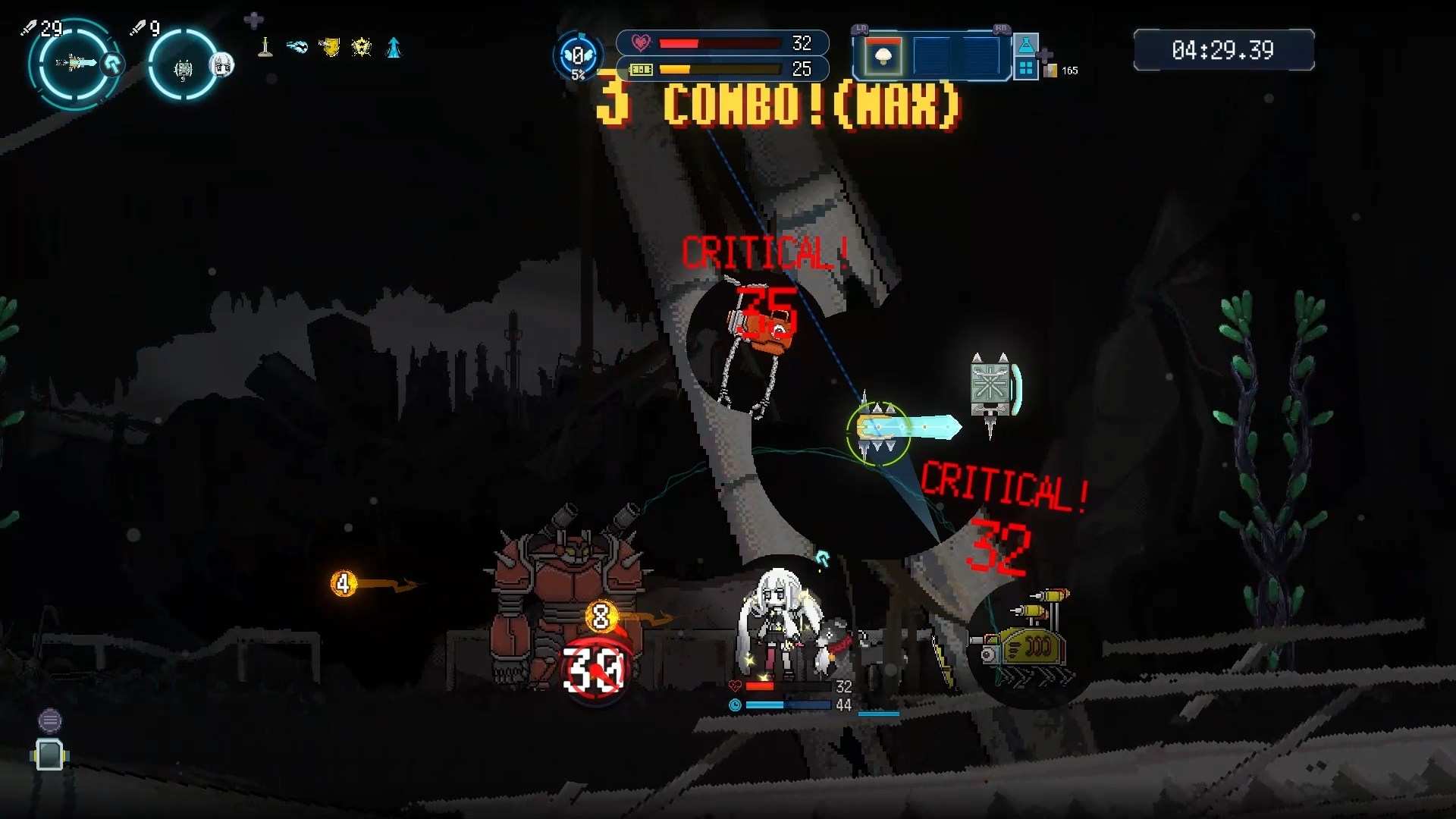The width and height of the screenshot is (1456, 819).
Task: Click the yellow shield buff icon
Action: 329,48
